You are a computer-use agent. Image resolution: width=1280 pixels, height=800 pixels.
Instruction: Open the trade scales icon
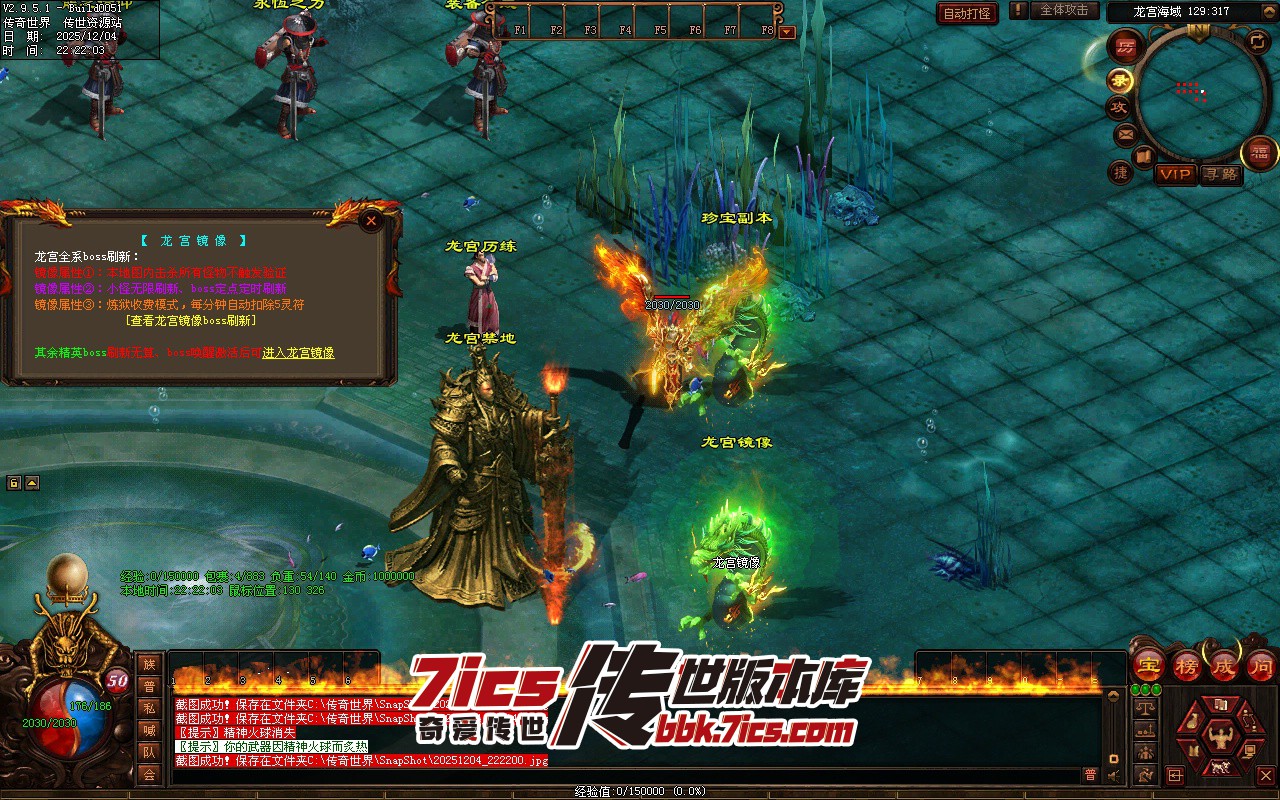point(1146,707)
